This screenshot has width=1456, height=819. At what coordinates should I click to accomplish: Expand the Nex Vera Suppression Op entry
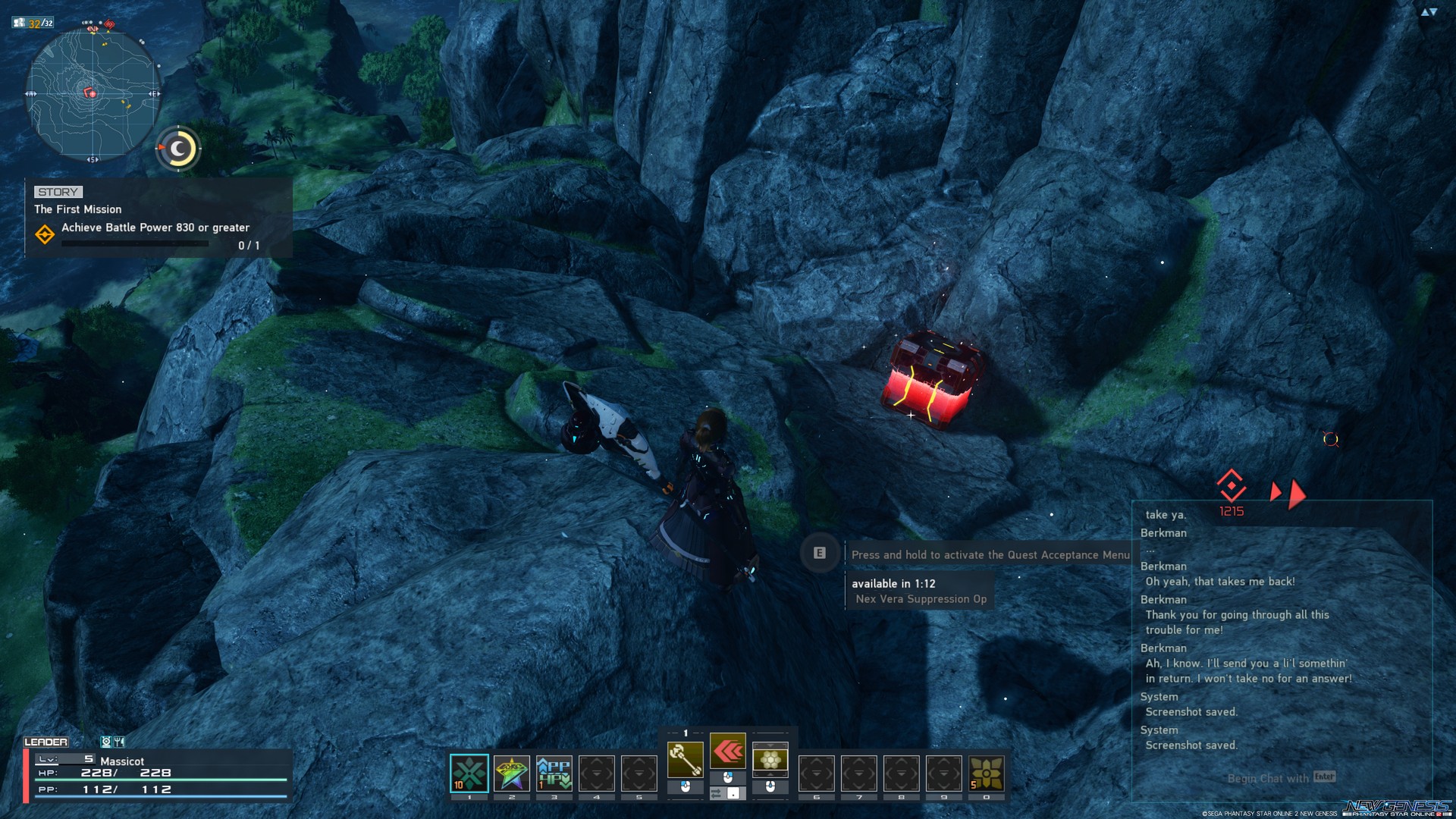(x=921, y=598)
